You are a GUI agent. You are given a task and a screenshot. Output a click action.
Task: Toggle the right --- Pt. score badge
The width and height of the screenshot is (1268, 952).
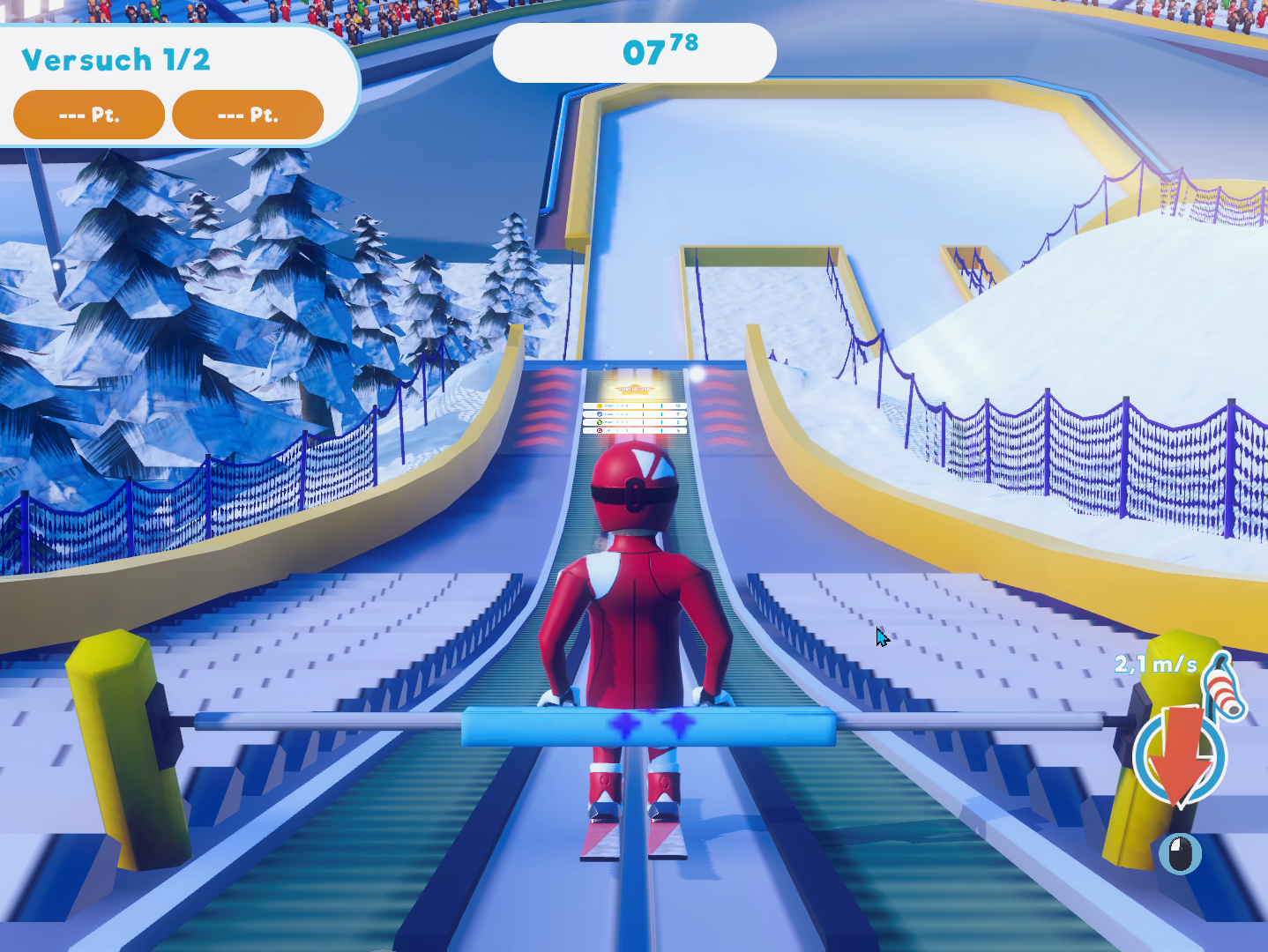(x=248, y=114)
